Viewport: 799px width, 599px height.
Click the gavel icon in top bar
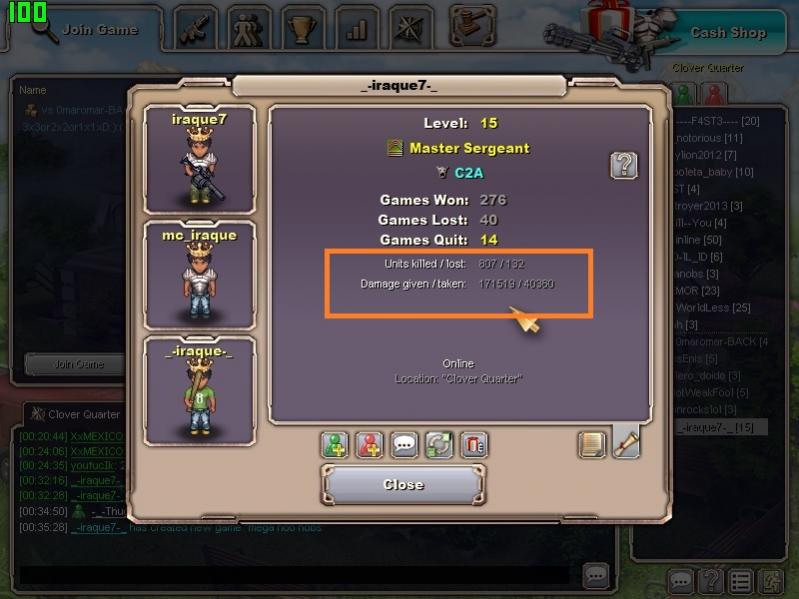[x=472, y=24]
